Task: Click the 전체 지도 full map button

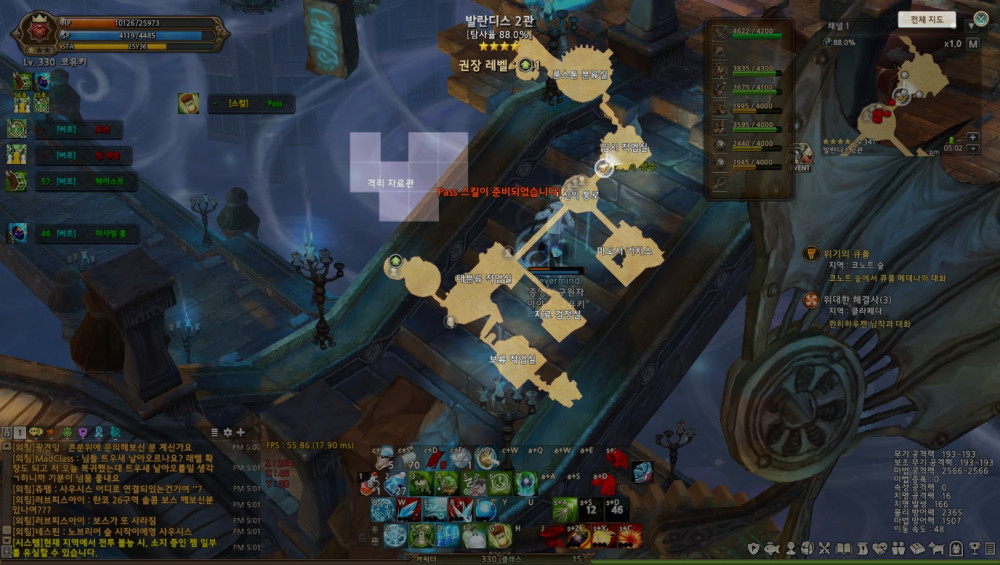Action: pos(927,19)
